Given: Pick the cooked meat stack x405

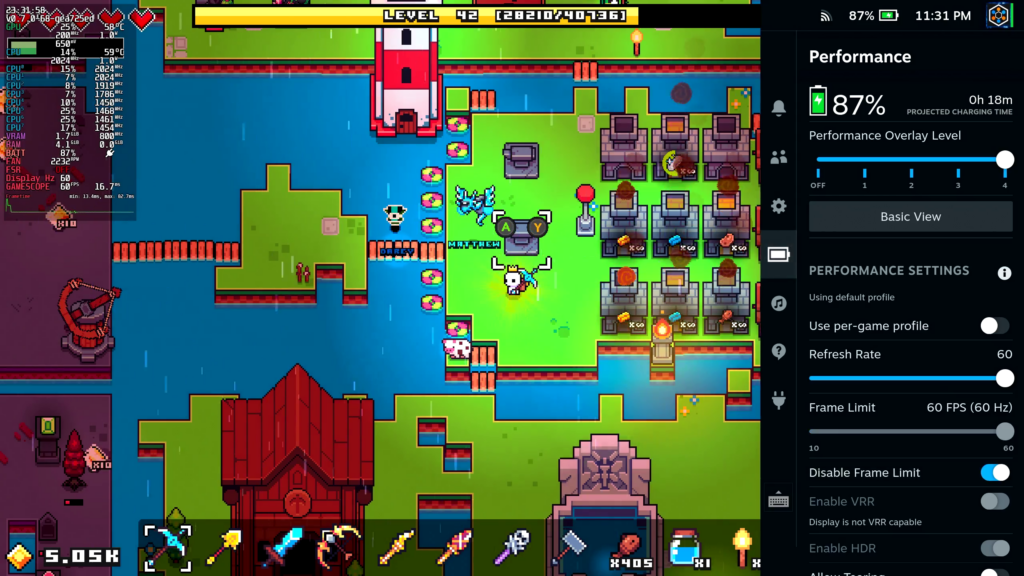Looking at the screenshot, I should 626,547.
